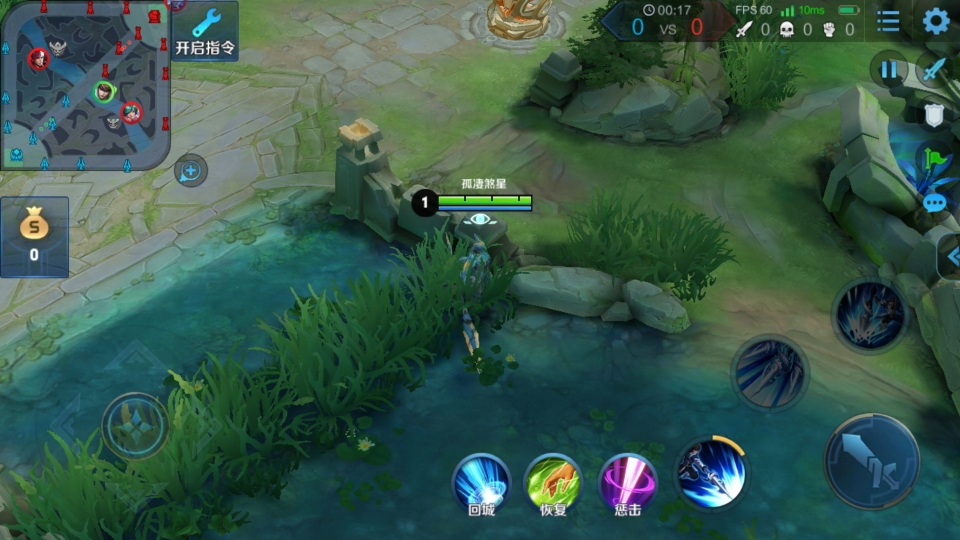This screenshot has width=960, height=540.
Task: Tap the sword attack signal icon
Action: click(934, 70)
